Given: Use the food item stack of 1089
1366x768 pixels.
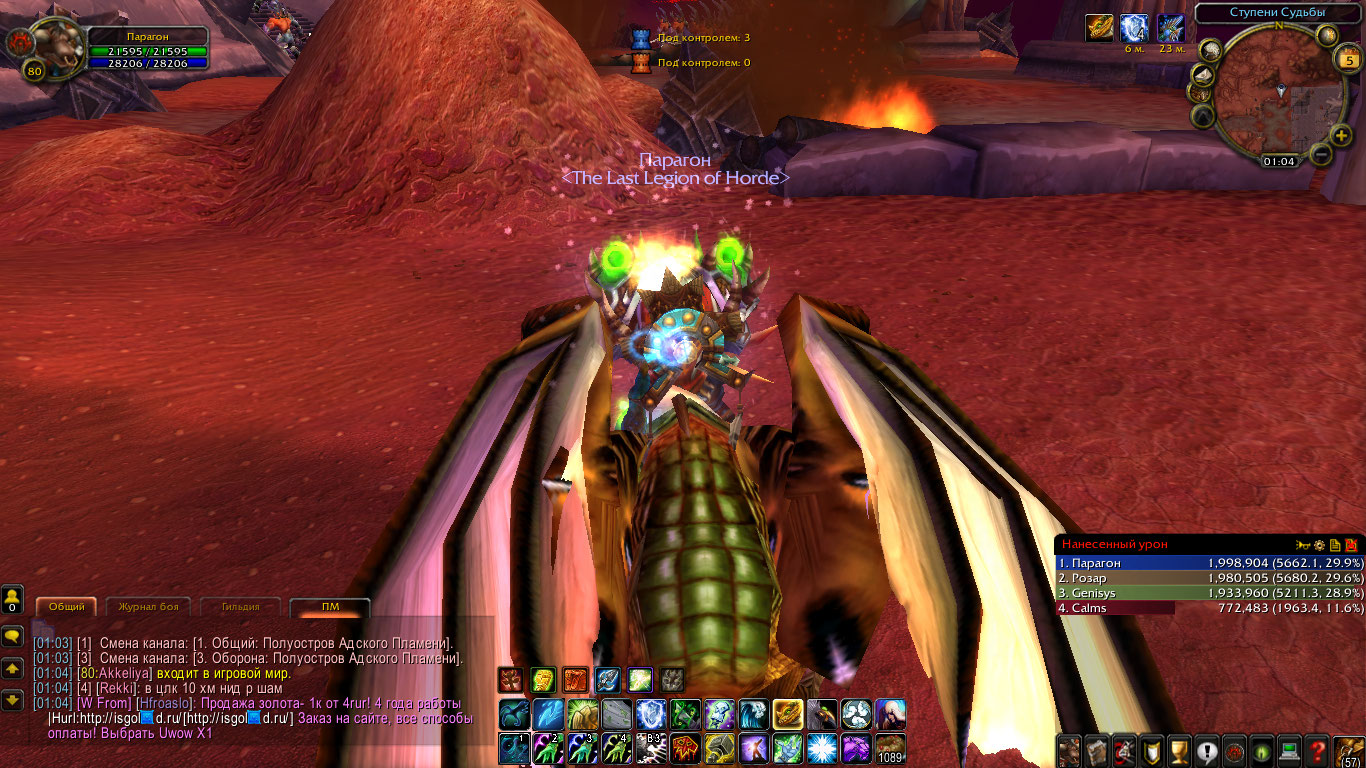Looking at the screenshot, I should (890, 748).
